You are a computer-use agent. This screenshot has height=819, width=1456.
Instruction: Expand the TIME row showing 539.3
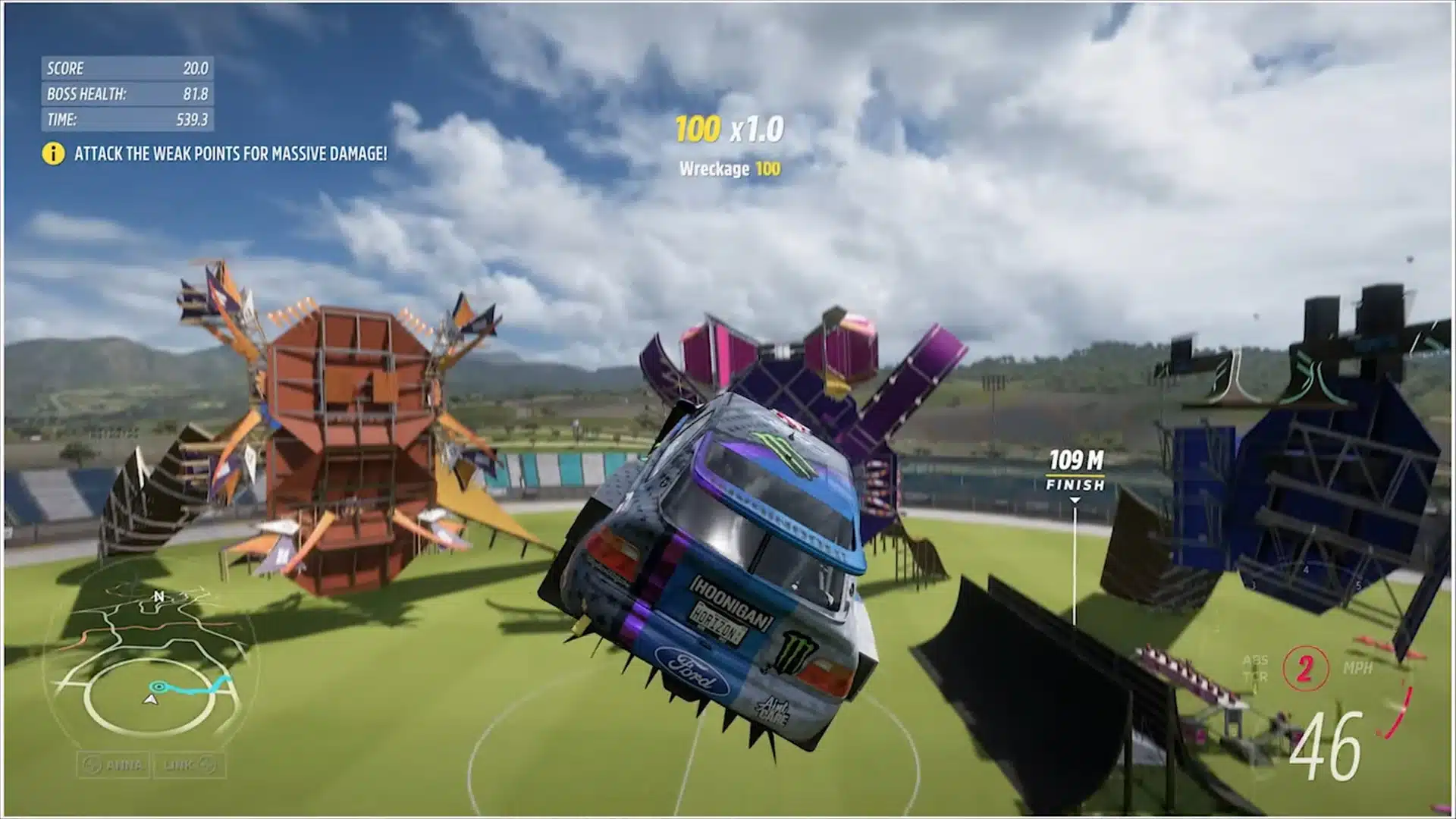click(127, 119)
